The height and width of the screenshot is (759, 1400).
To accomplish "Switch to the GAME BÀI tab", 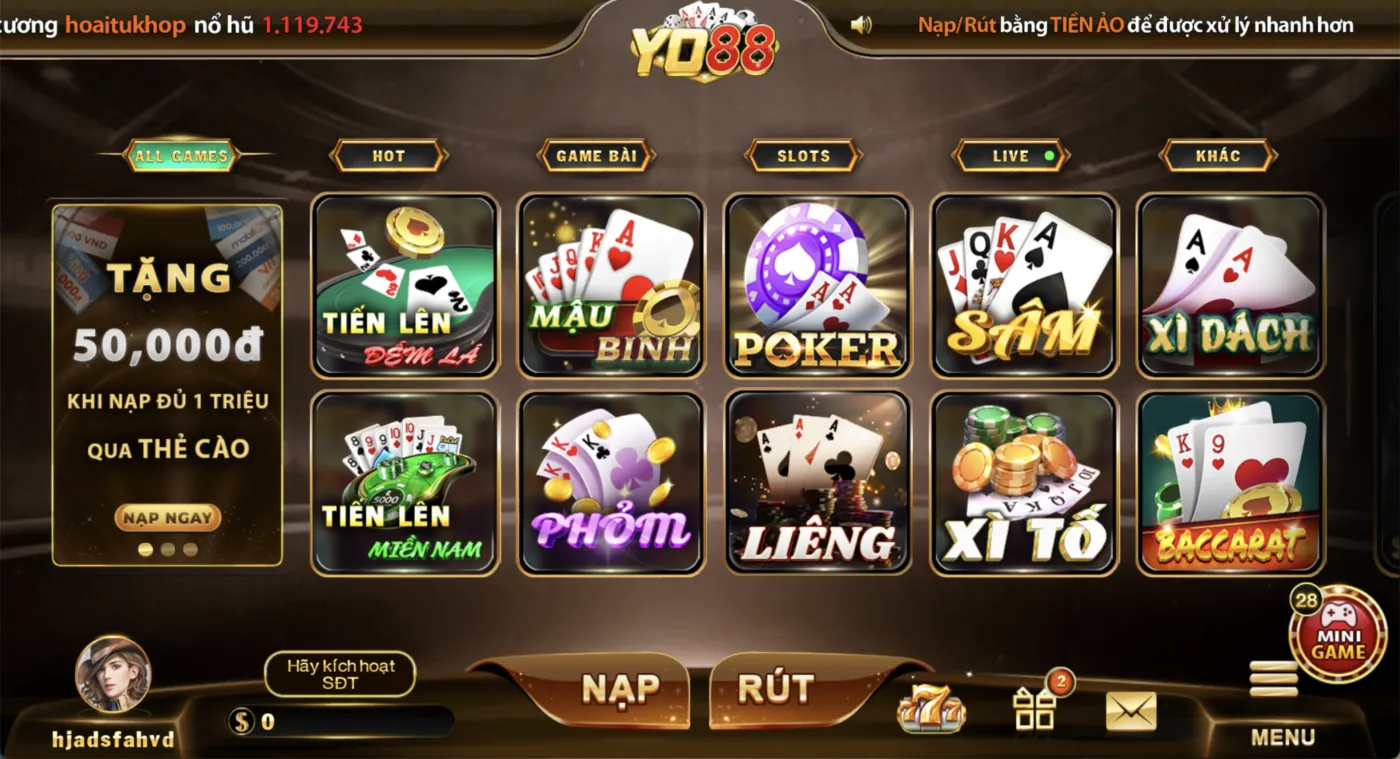I will click(595, 155).
